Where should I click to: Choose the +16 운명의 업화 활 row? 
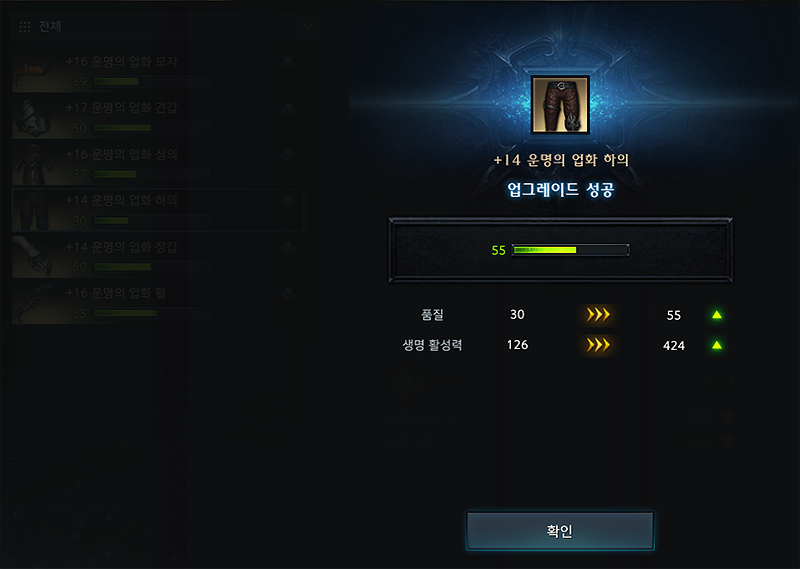pyautogui.click(x=155, y=302)
